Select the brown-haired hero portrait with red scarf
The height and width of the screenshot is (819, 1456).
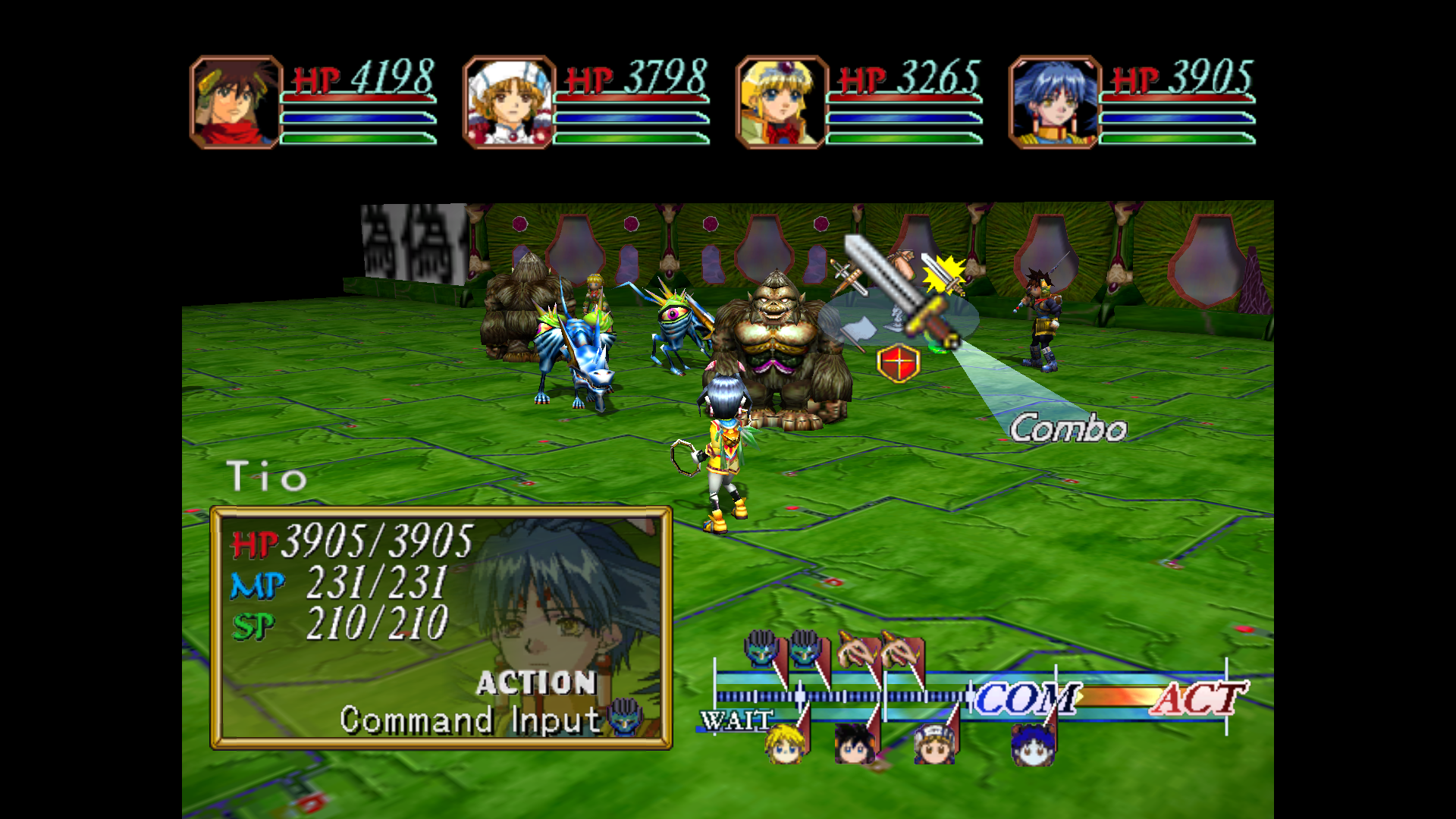pyautogui.click(x=236, y=102)
